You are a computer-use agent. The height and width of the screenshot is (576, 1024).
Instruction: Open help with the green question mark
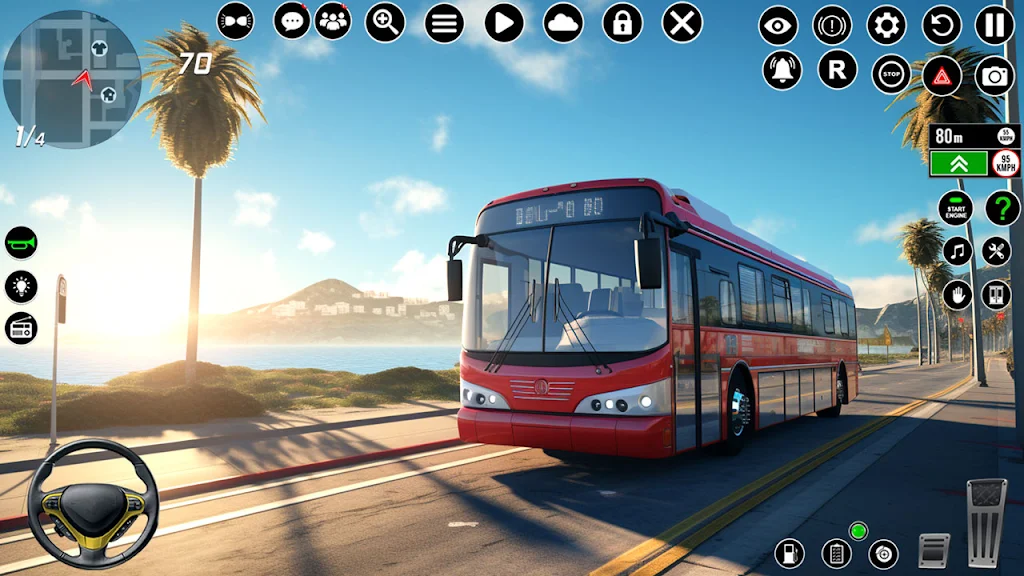pos(1002,208)
